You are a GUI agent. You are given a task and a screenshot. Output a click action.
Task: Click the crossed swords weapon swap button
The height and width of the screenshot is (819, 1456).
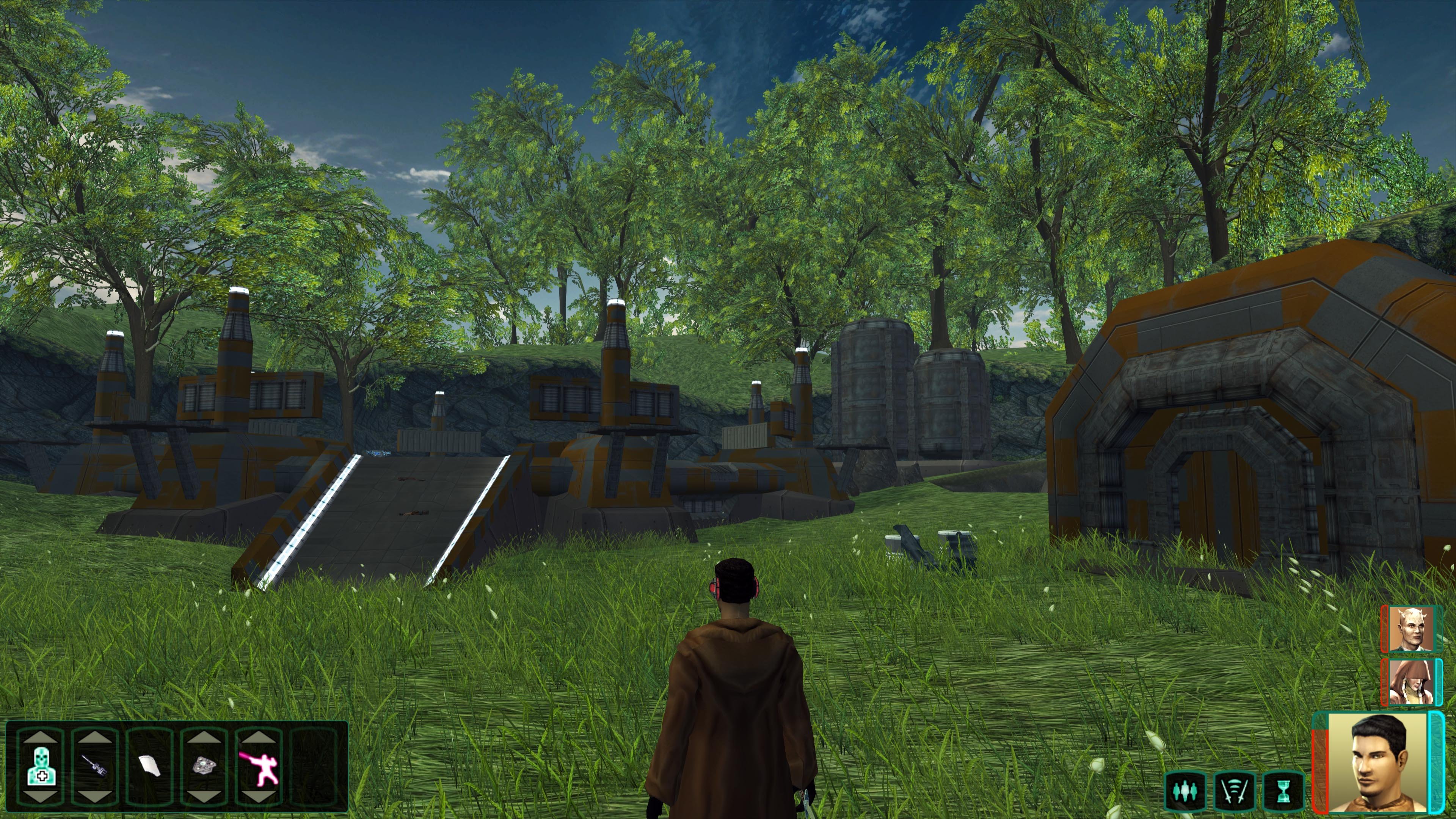[1235, 791]
